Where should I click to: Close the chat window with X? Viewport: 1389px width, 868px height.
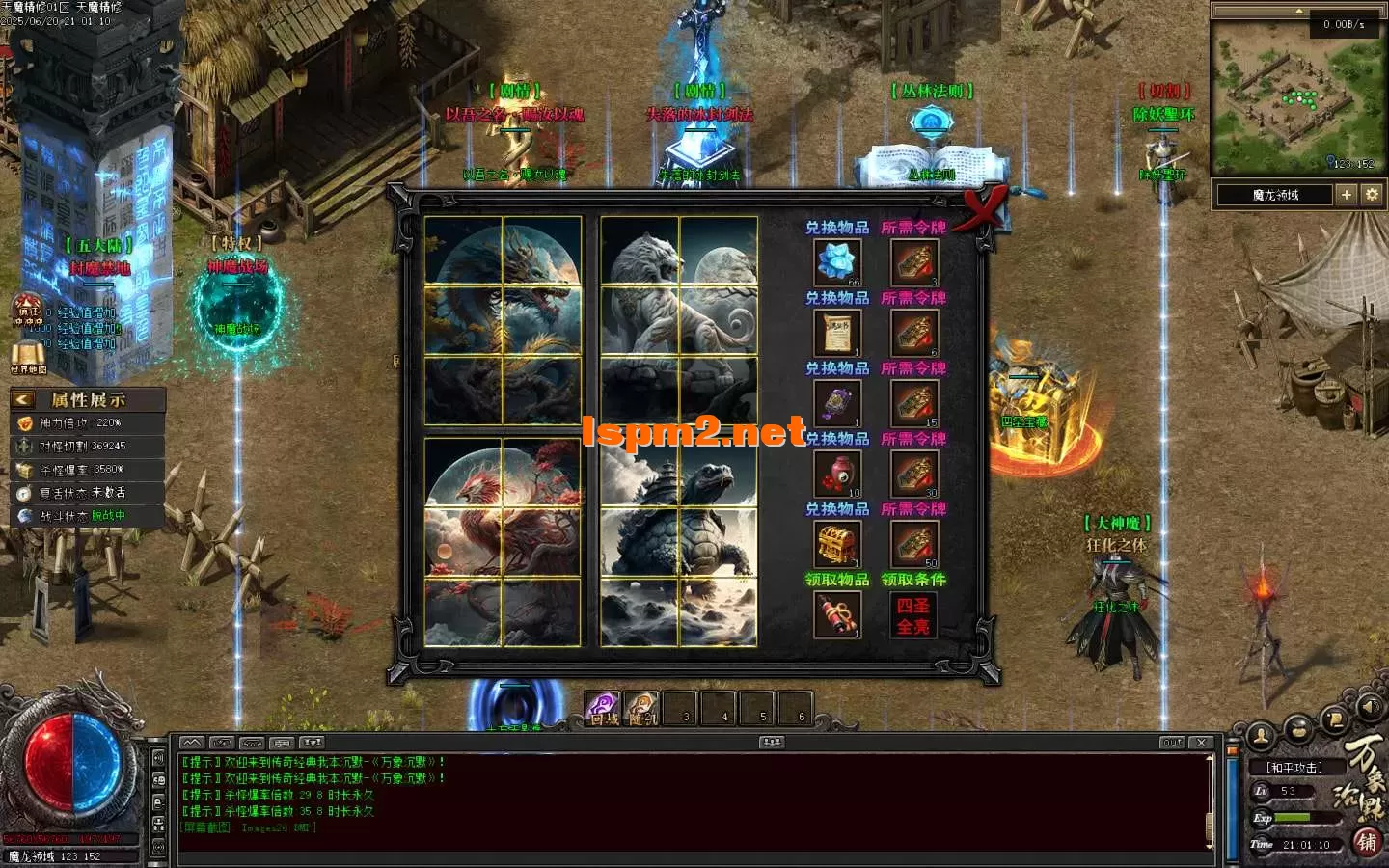1201,743
